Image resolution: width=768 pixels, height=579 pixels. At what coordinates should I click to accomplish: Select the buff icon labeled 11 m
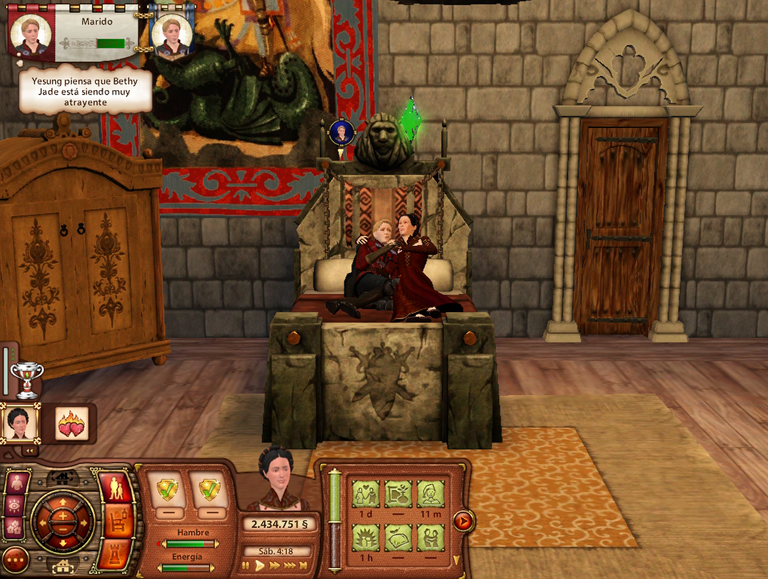(x=430, y=494)
